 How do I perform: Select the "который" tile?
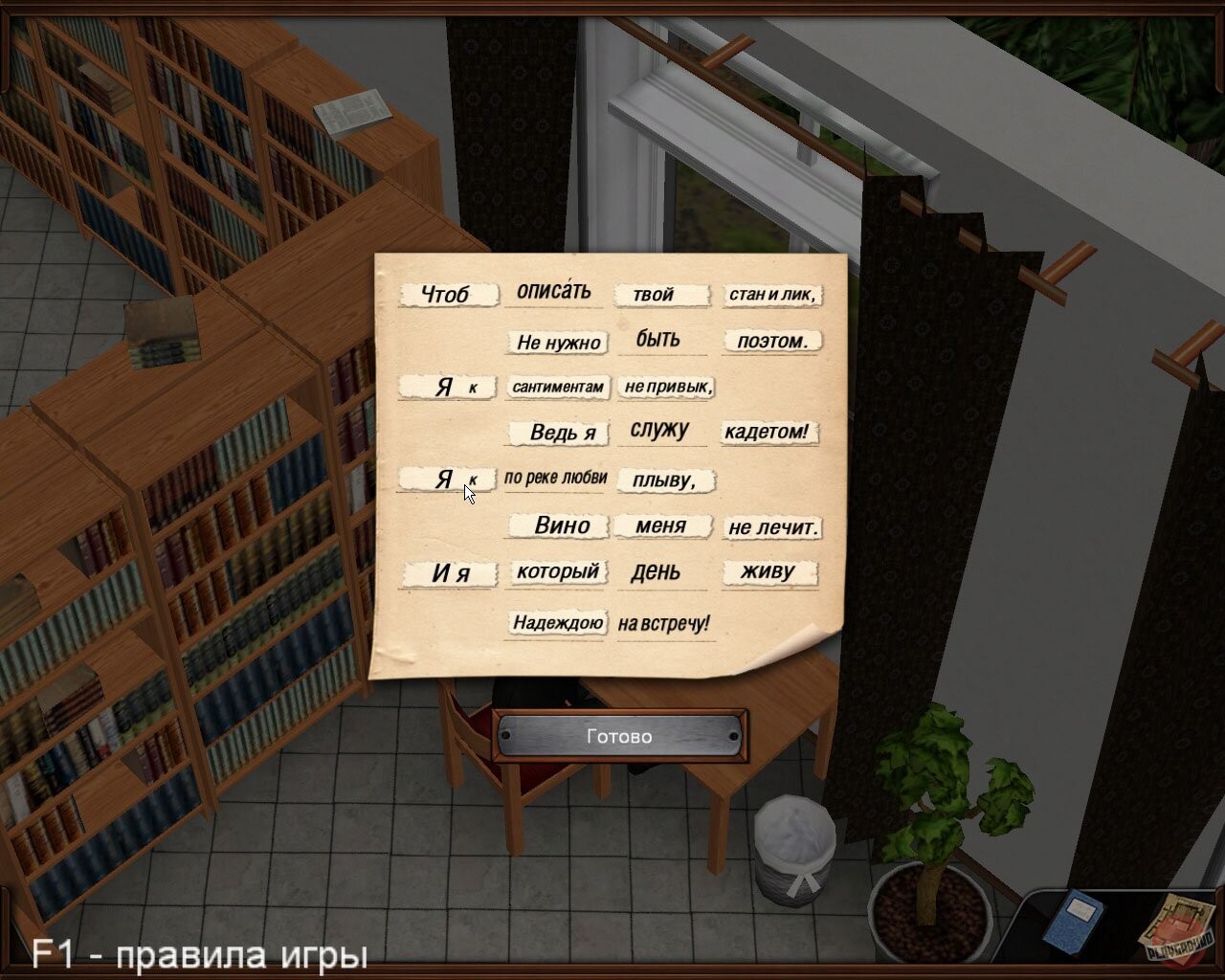[557, 572]
